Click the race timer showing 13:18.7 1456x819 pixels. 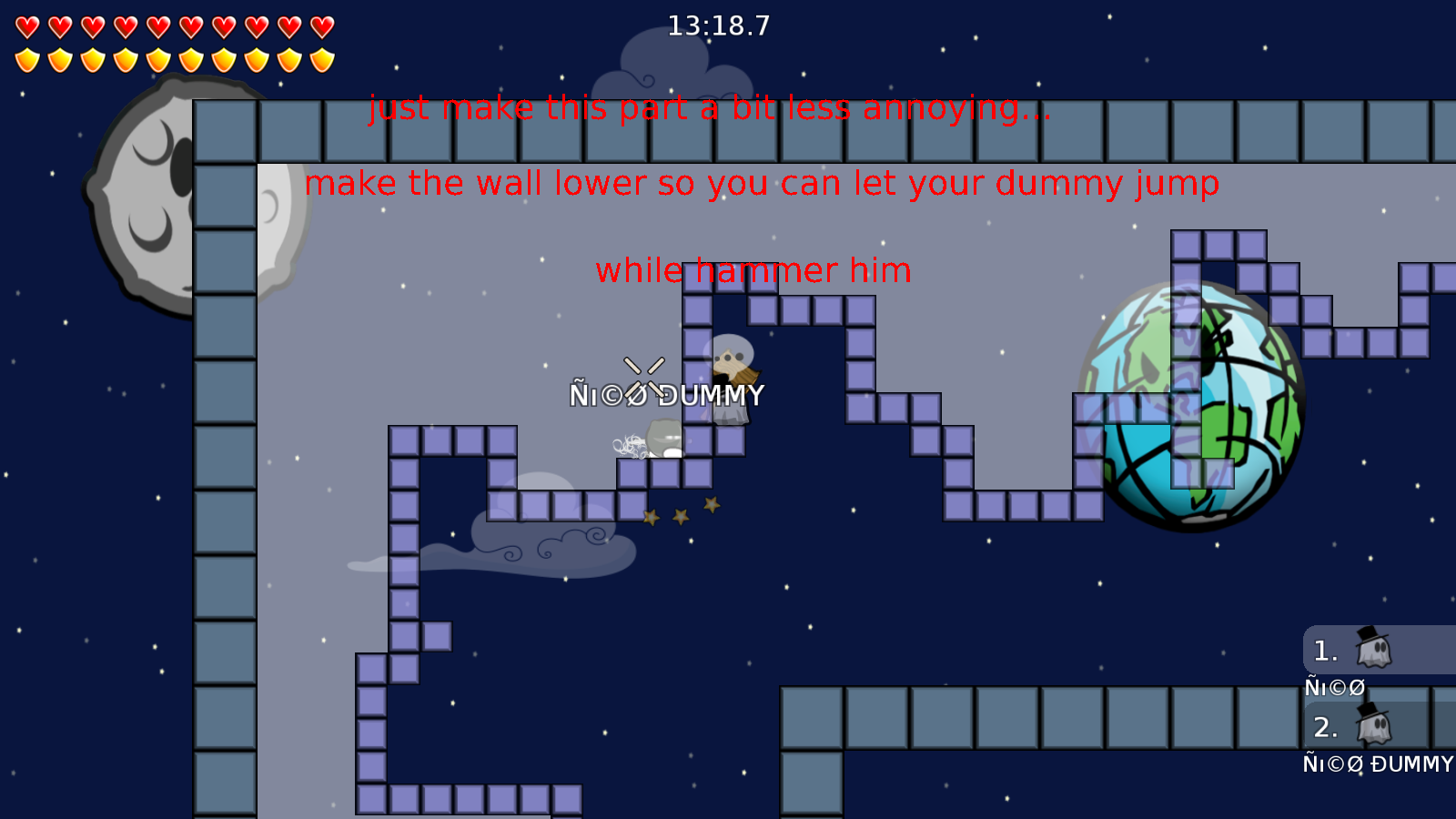718,26
